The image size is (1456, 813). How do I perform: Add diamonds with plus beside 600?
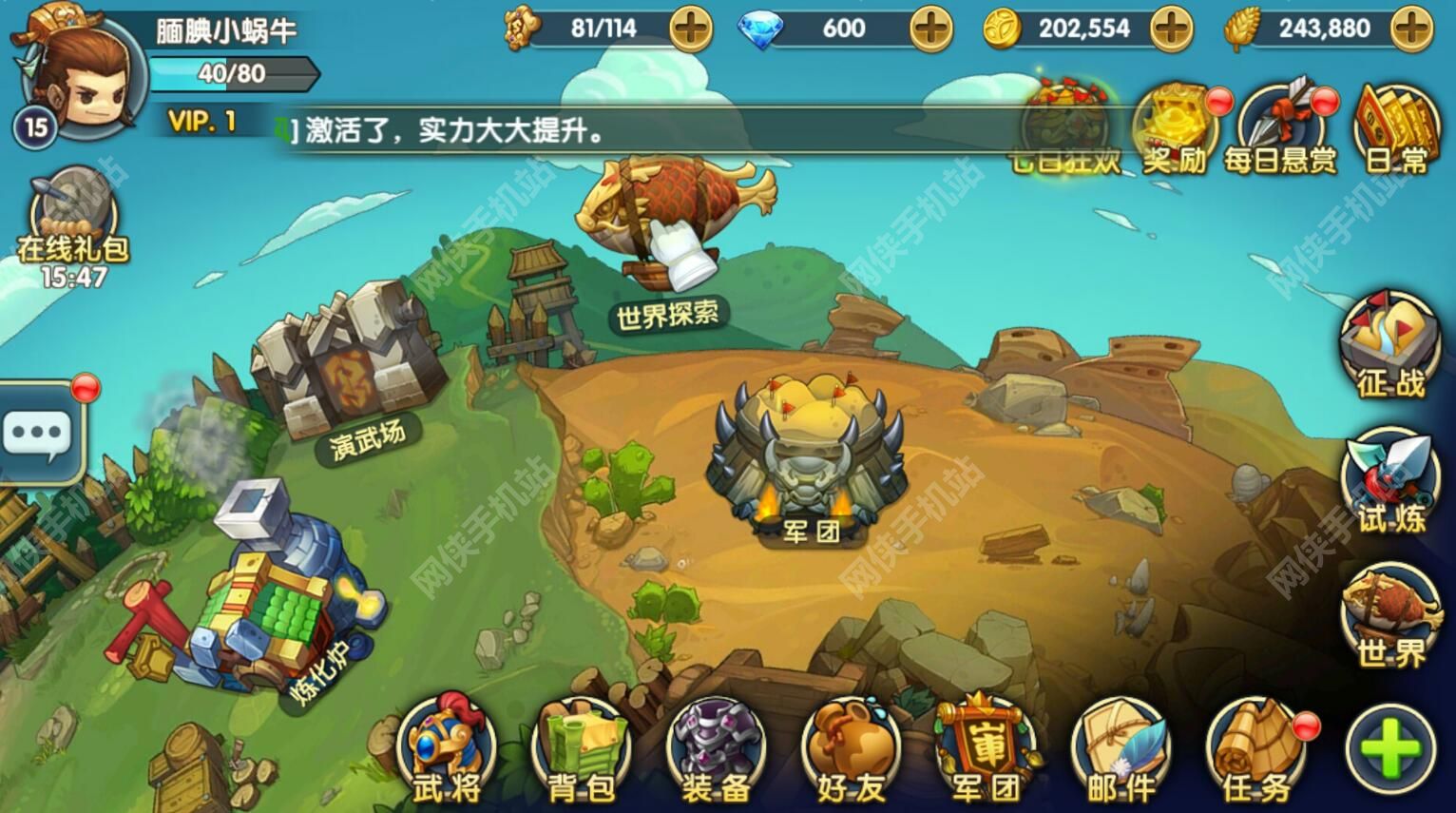point(933,29)
